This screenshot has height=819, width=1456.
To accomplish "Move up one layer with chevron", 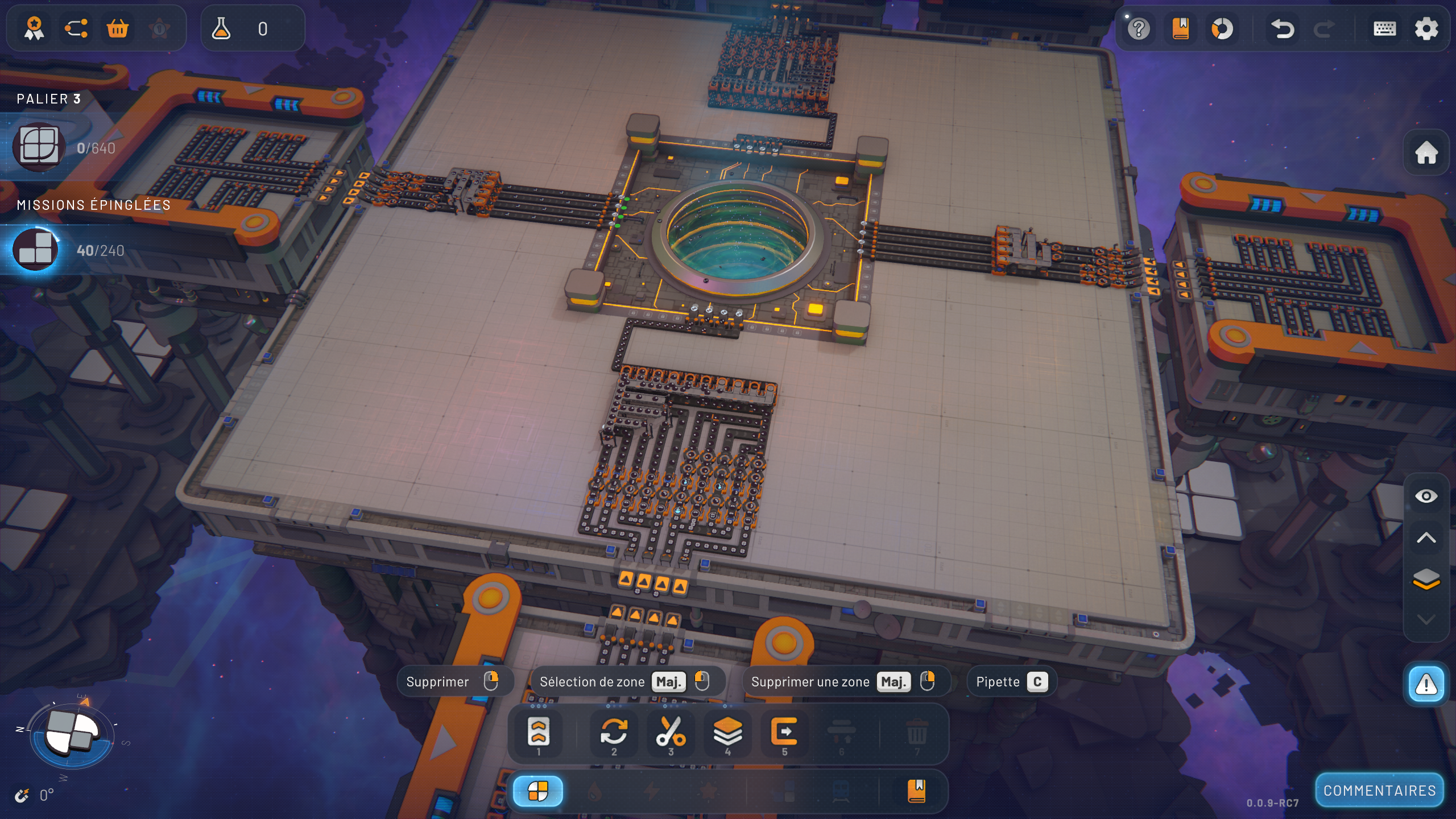I will pos(1426,538).
